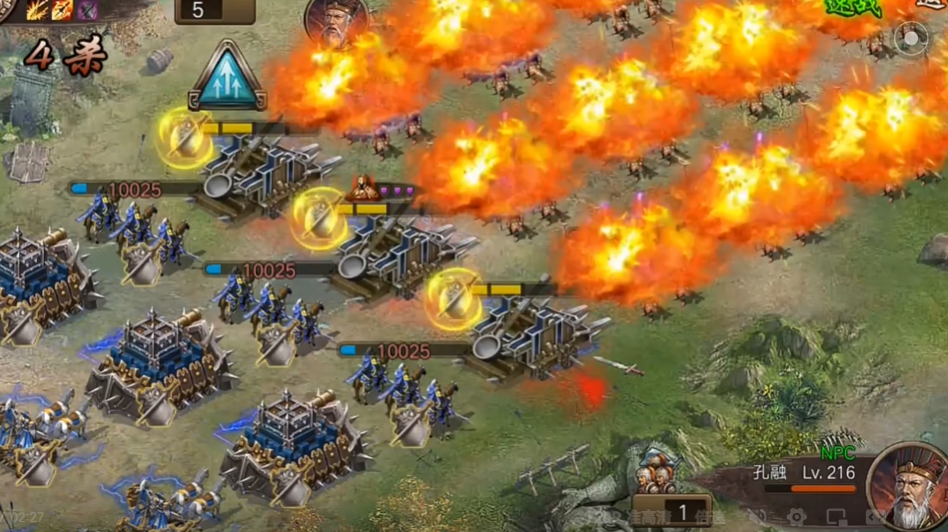
Task: Select the purple skill icon
Action: pos(88,9)
